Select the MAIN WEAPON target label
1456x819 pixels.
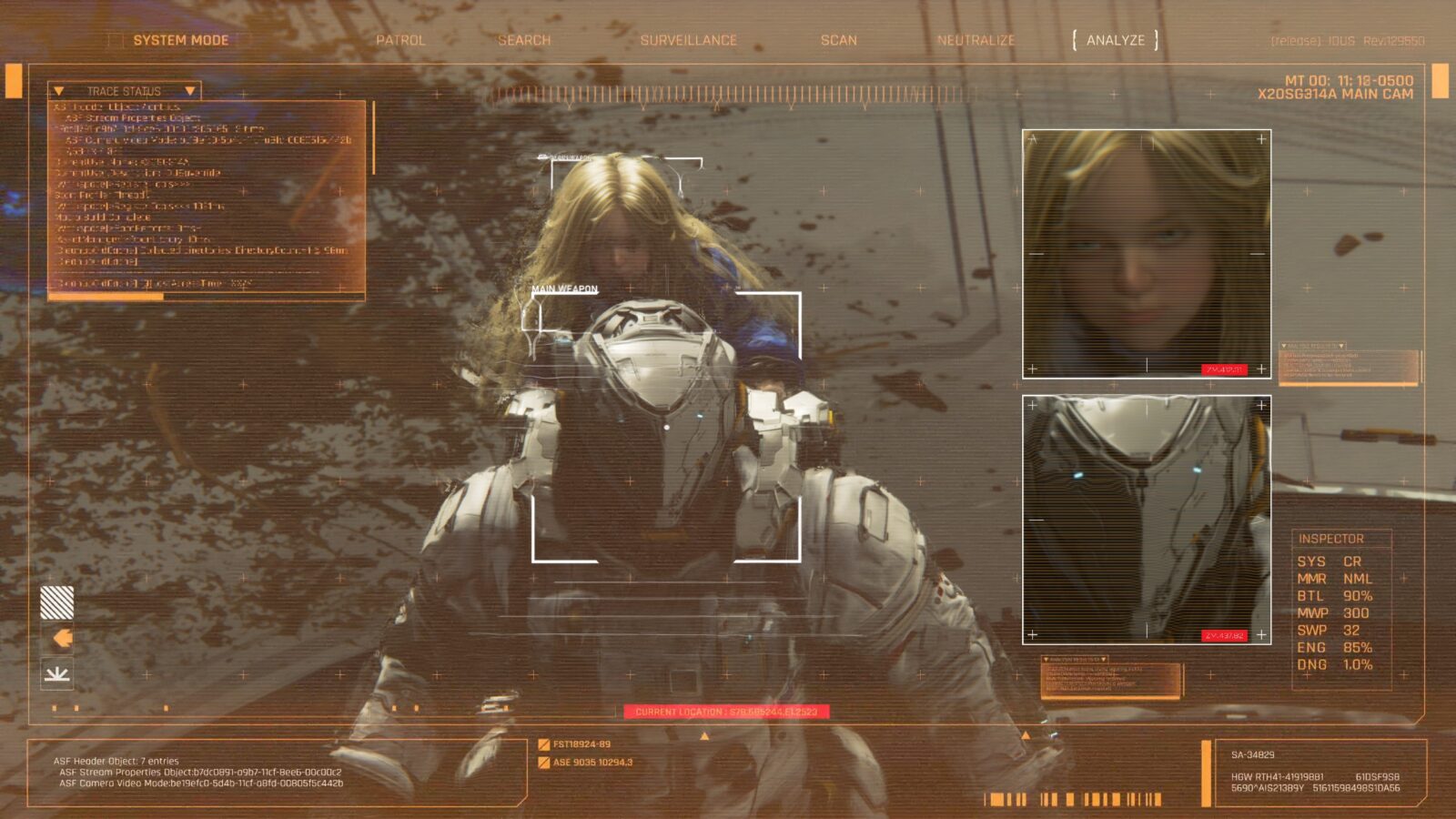[564, 289]
